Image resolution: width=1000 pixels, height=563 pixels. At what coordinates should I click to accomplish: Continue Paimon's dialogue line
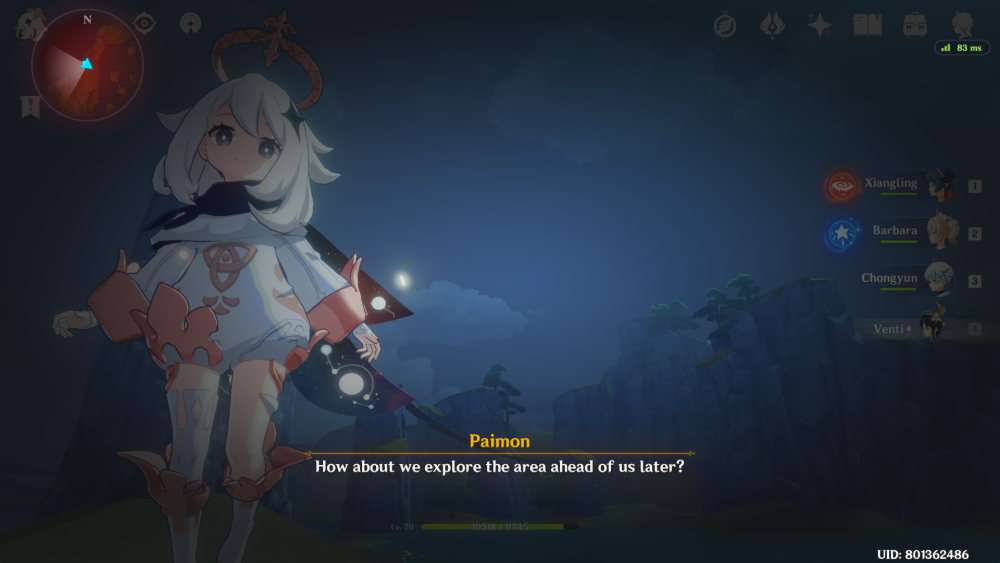pyautogui.click(x=500, y=466)
